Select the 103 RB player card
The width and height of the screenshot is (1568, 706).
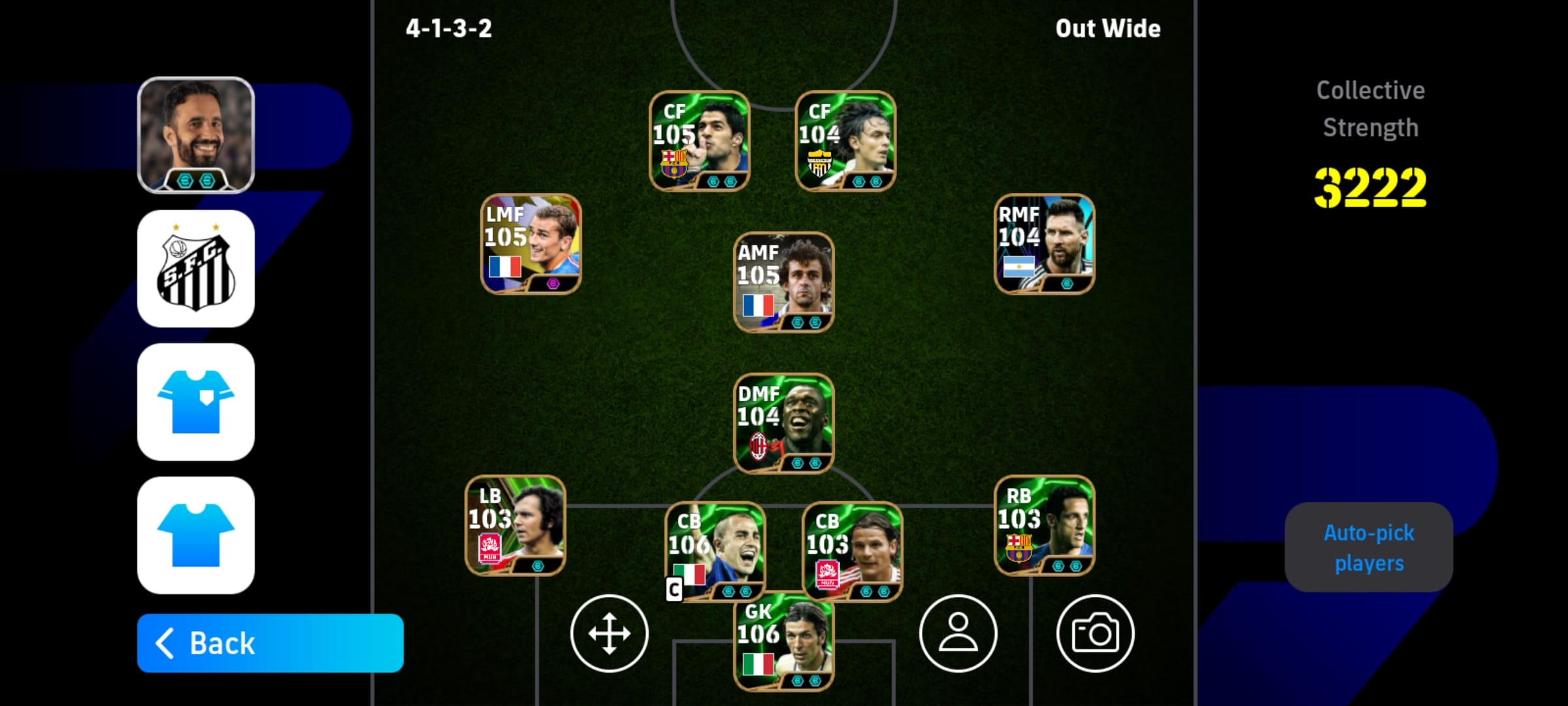(1044, 526)
